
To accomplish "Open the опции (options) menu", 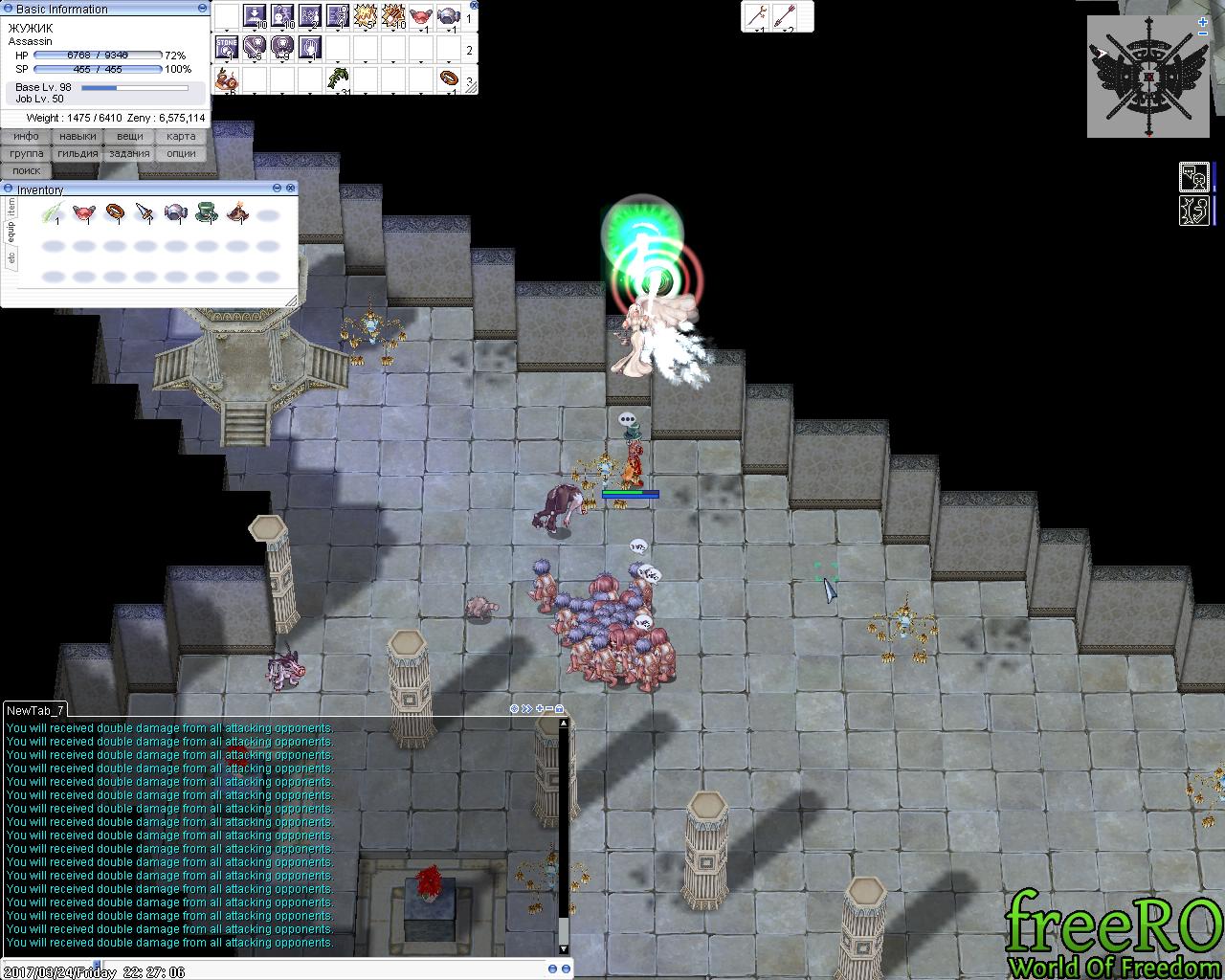I will tap(181, 153).
